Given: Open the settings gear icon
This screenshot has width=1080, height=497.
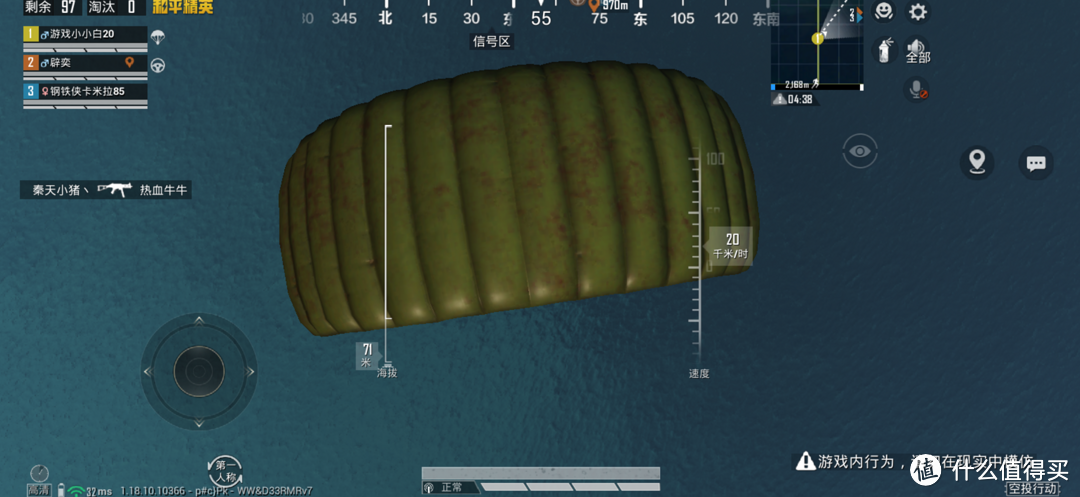Looking at the screenshot, I should coord(917,13).
